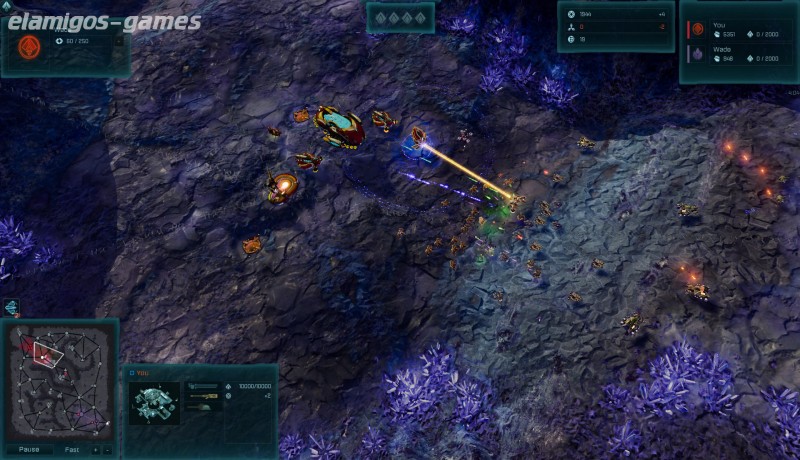Select the selected structure's portrait thumbnail
This screenshot has width=800, height=460.
tap(154, 402)
